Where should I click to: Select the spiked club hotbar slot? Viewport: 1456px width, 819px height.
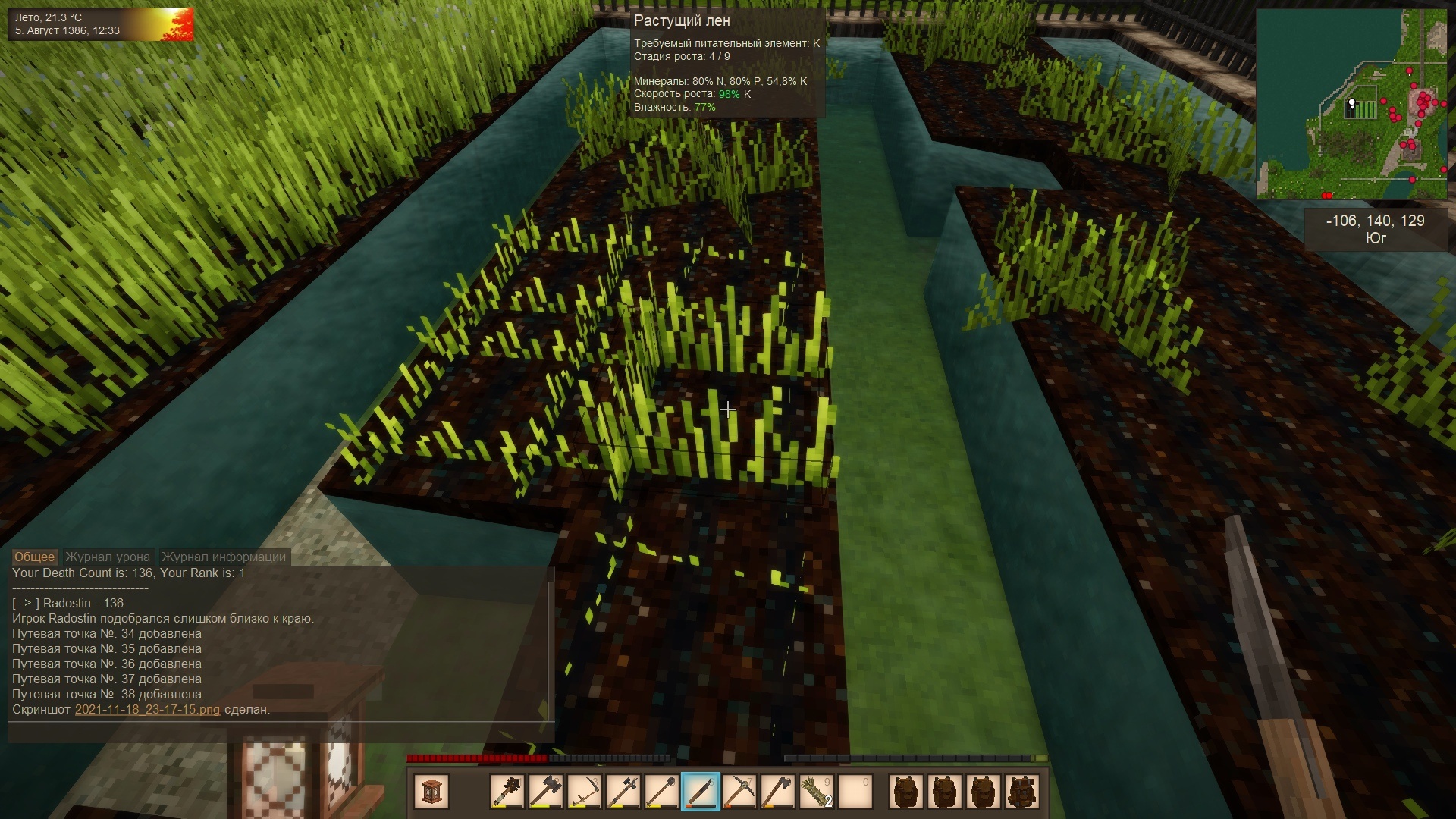(507, 792)
